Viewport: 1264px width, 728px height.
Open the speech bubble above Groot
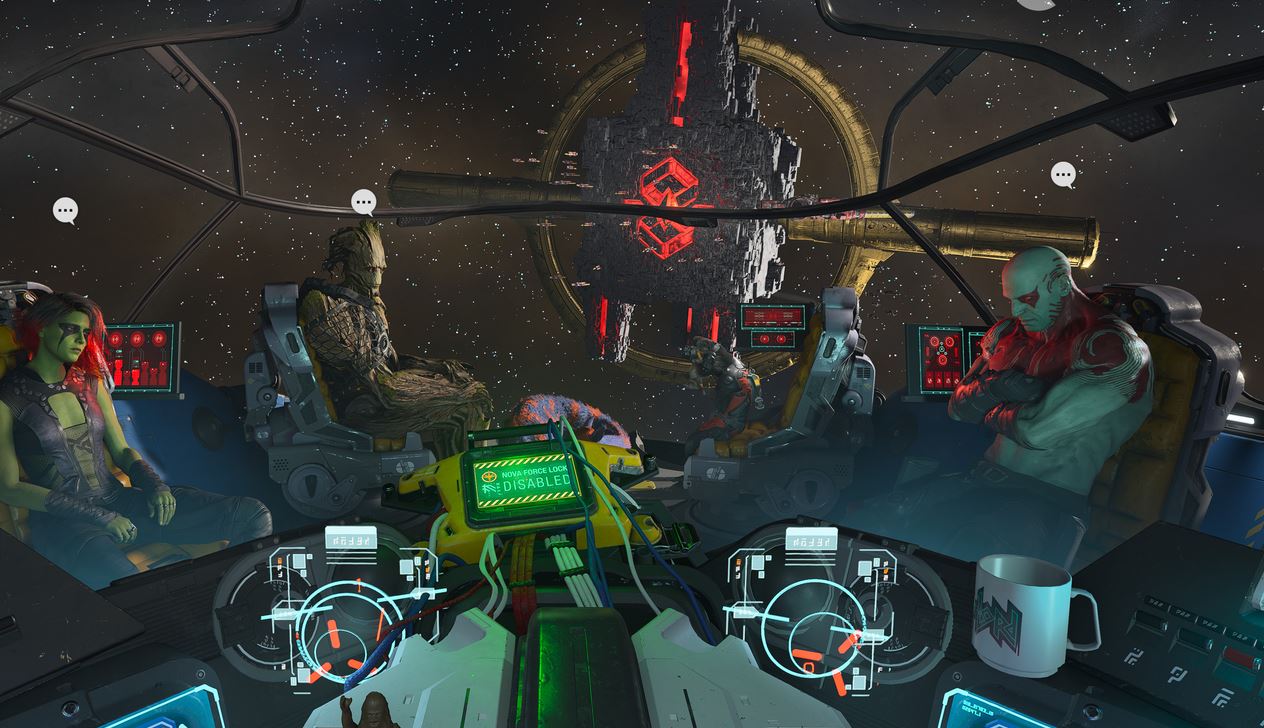pos(364,202)
